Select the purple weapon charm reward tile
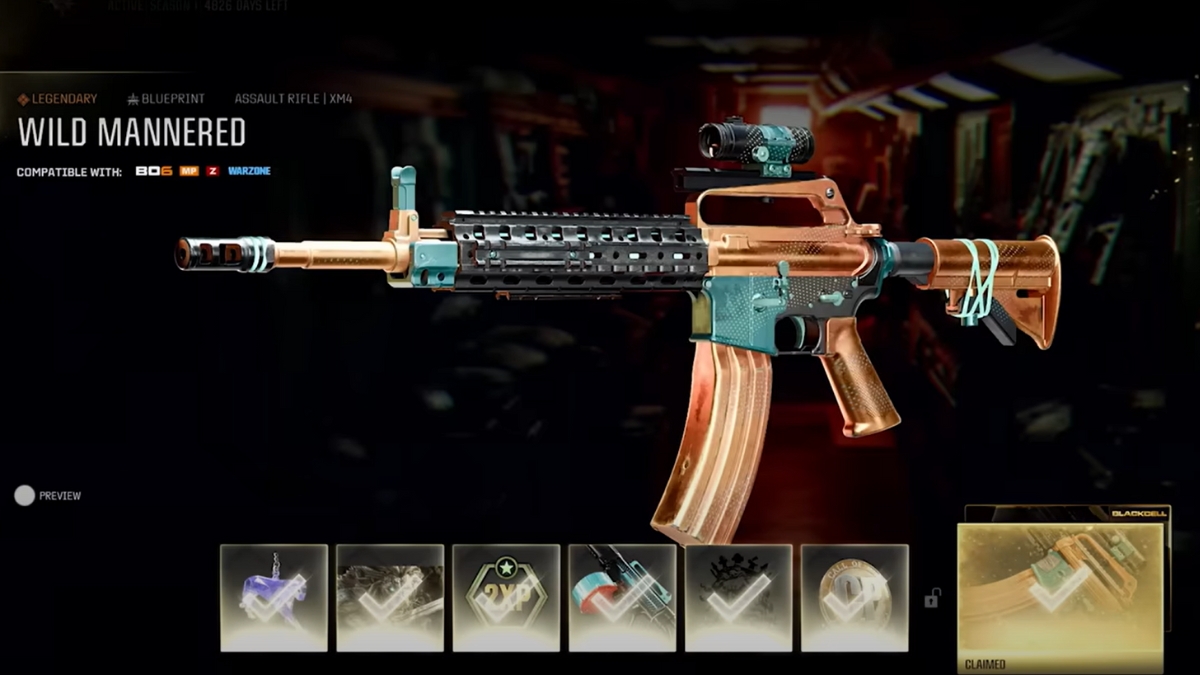This screenshot has width=1200, height=675. pyautogui.click(x=274, y=597)
